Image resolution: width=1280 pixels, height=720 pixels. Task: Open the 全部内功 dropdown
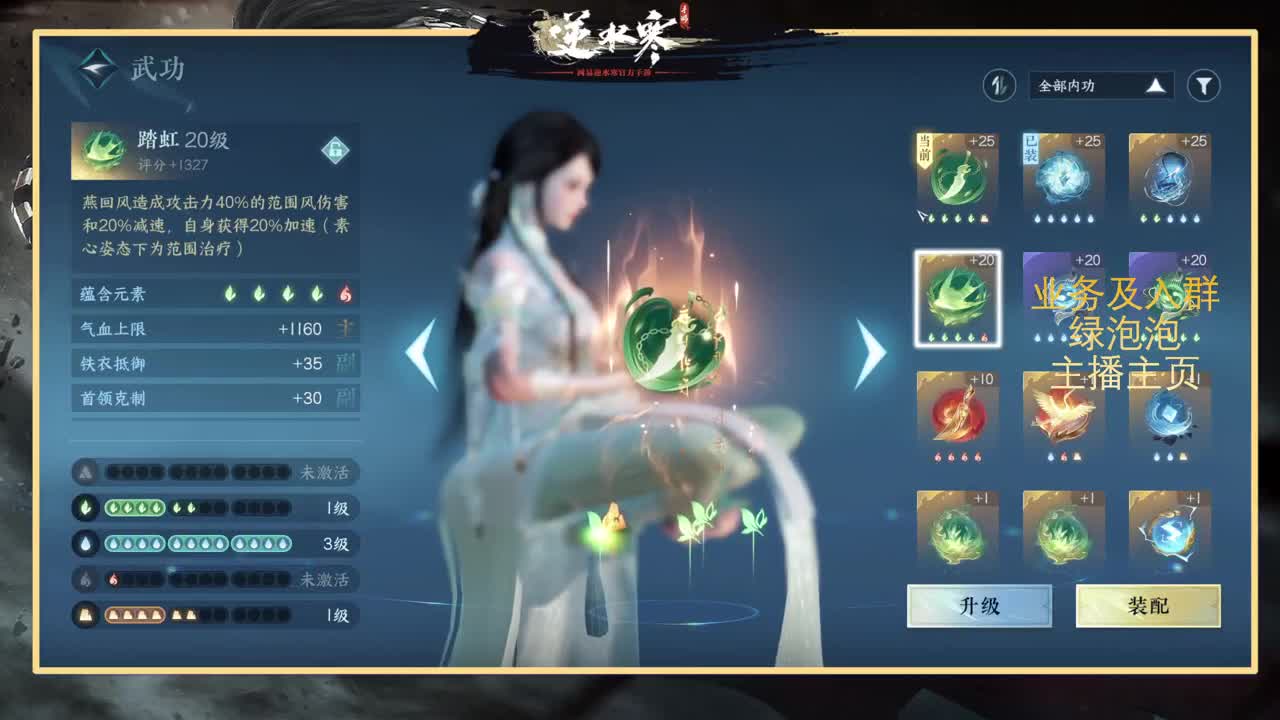pos(1100,86)
